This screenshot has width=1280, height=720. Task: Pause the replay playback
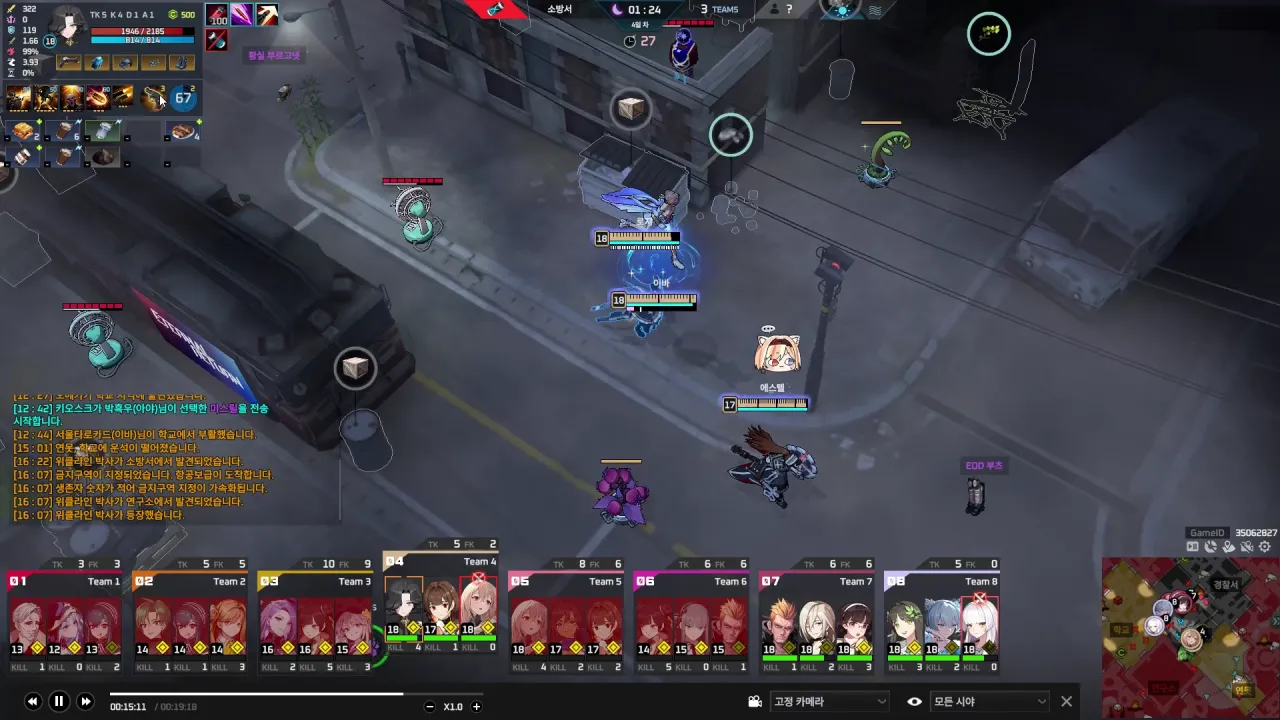pos(58,702)
